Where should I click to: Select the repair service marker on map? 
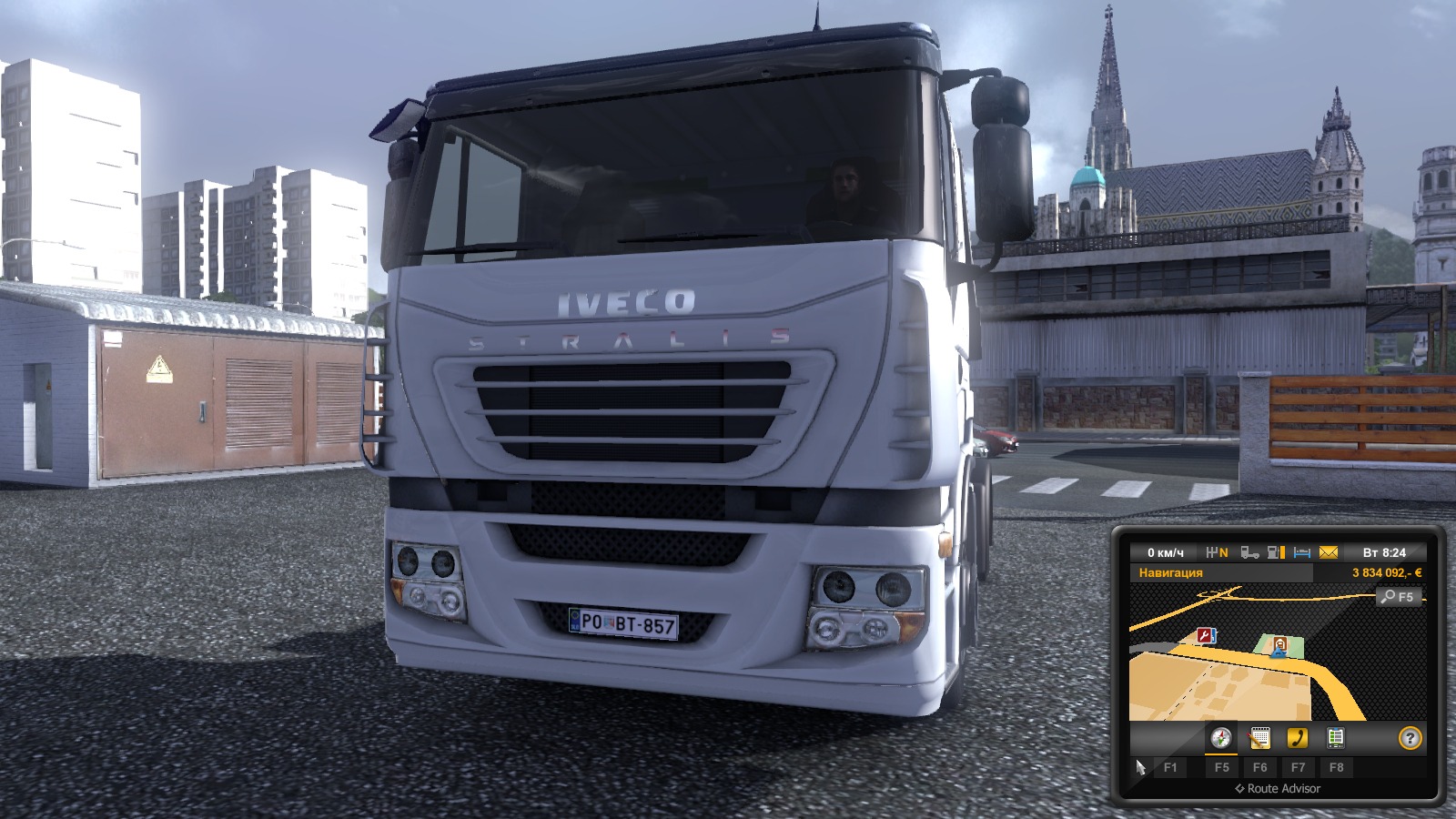(x=1207, y=635)
